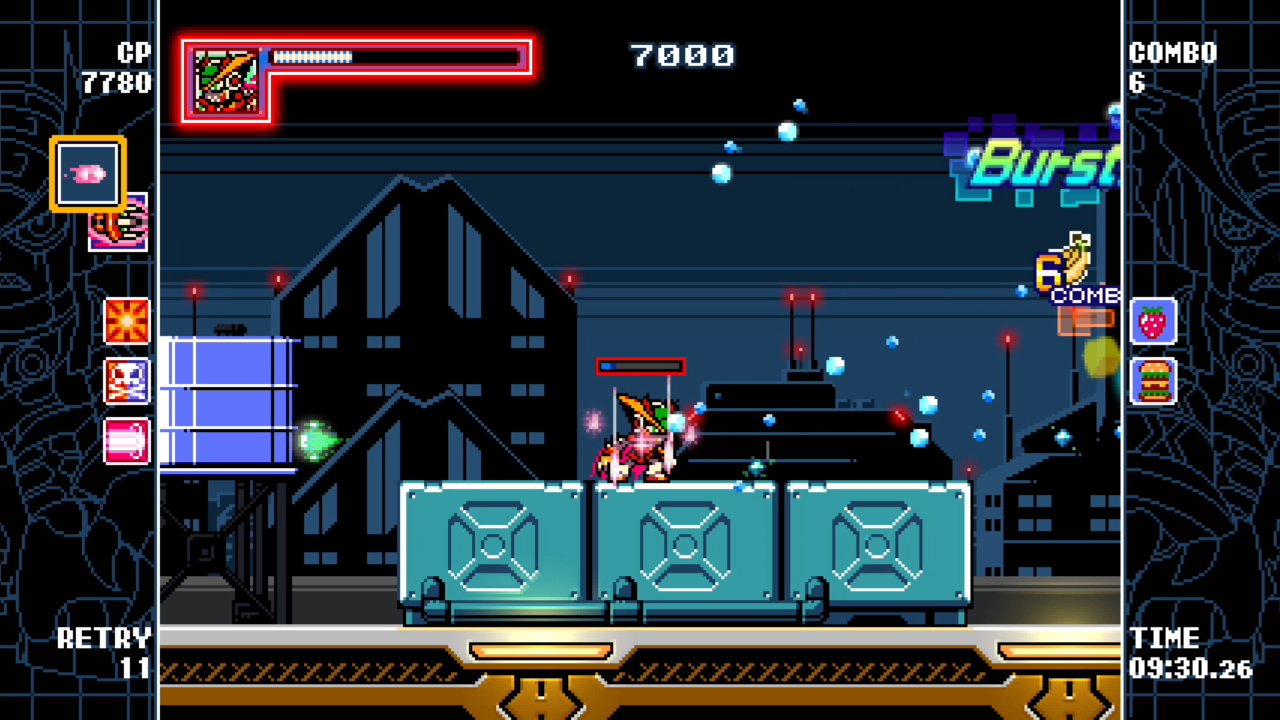This screenshot has height=720, width=1280.
Task: Click the score value 7000 at the top
Action: point(684,57)
